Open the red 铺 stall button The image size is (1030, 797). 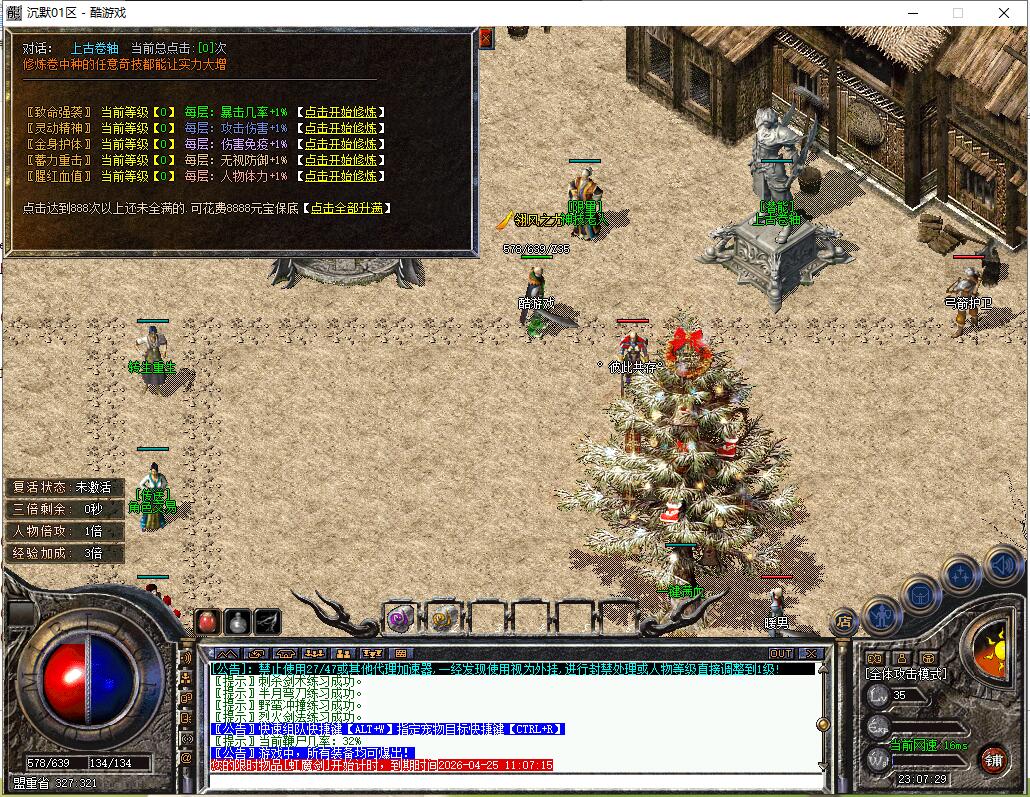click(x=992, y=758)
